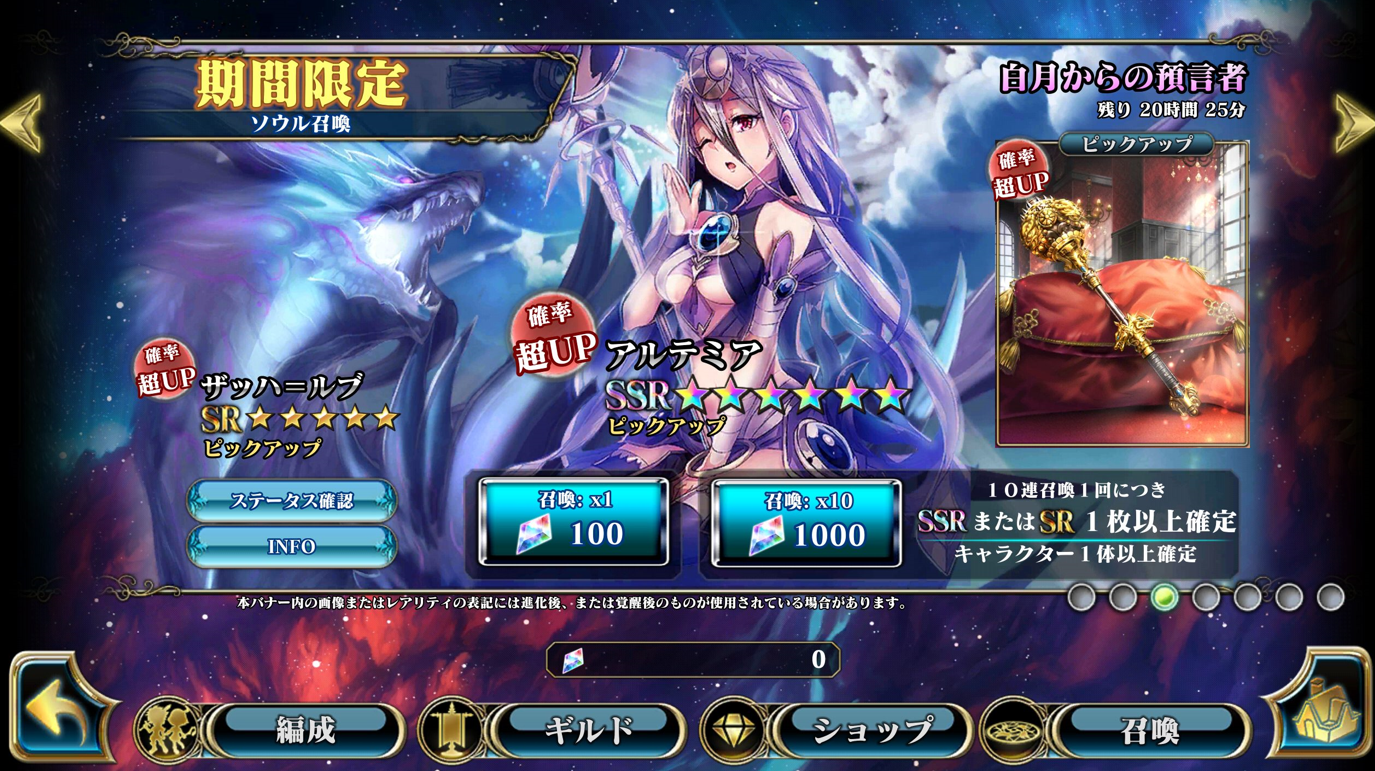Go to previous banner with left arrow
The height and width of the screenshot is (771, 1375).
pyautogui.click(x=22, y=123)
